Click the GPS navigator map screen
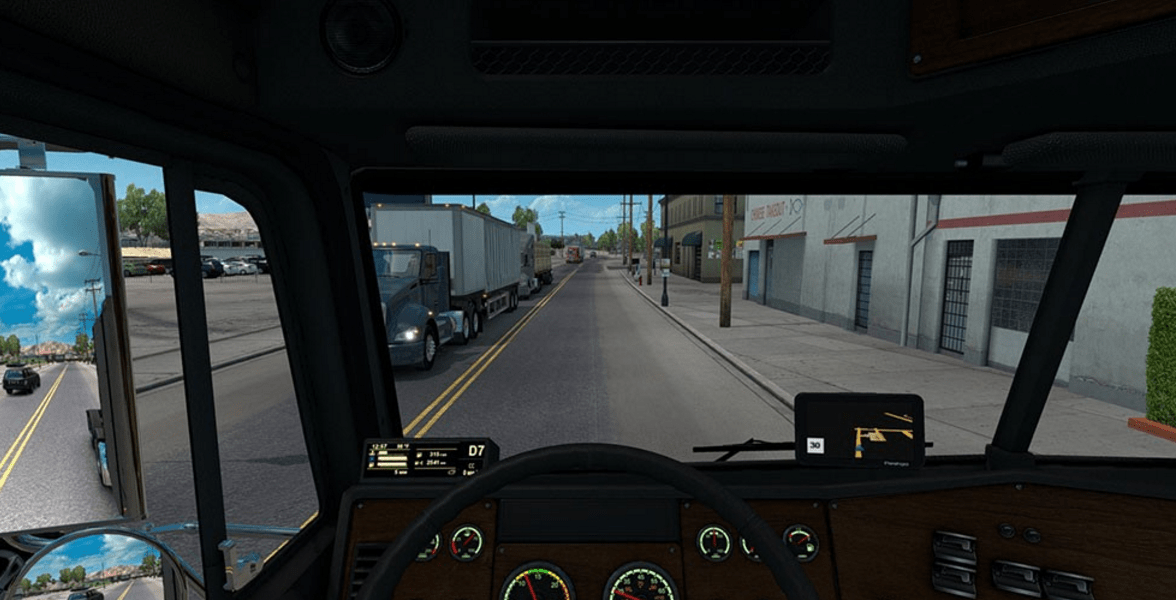Screen dimensions: 1176x600 [858, 430]
